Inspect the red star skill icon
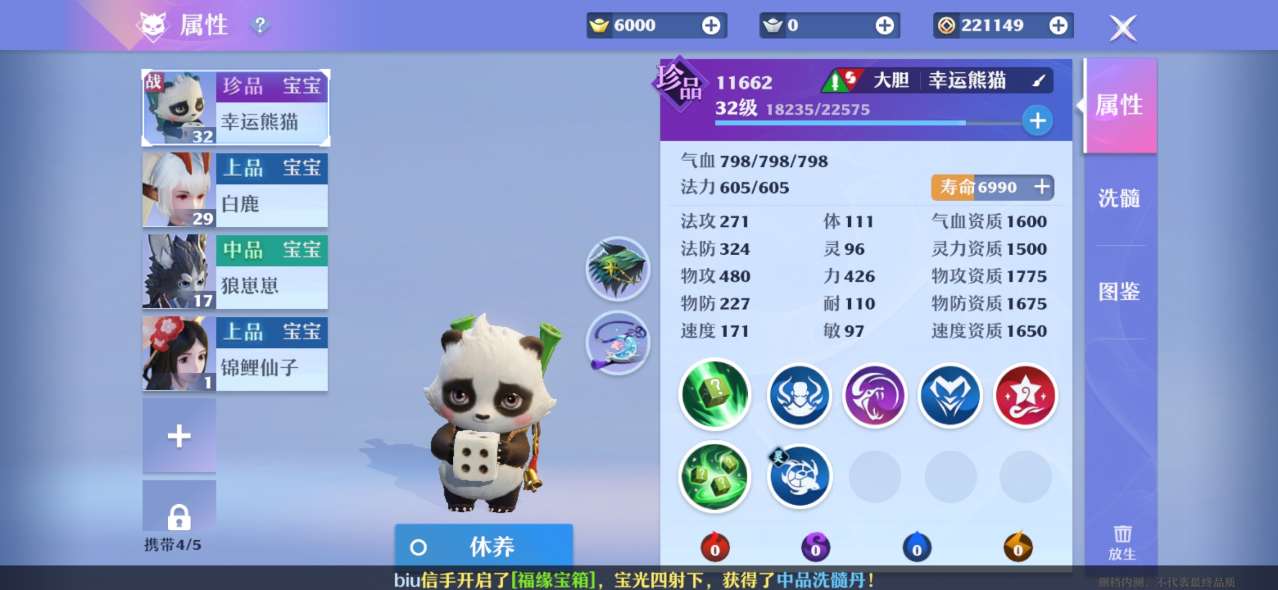 (x=1025, y=395)
